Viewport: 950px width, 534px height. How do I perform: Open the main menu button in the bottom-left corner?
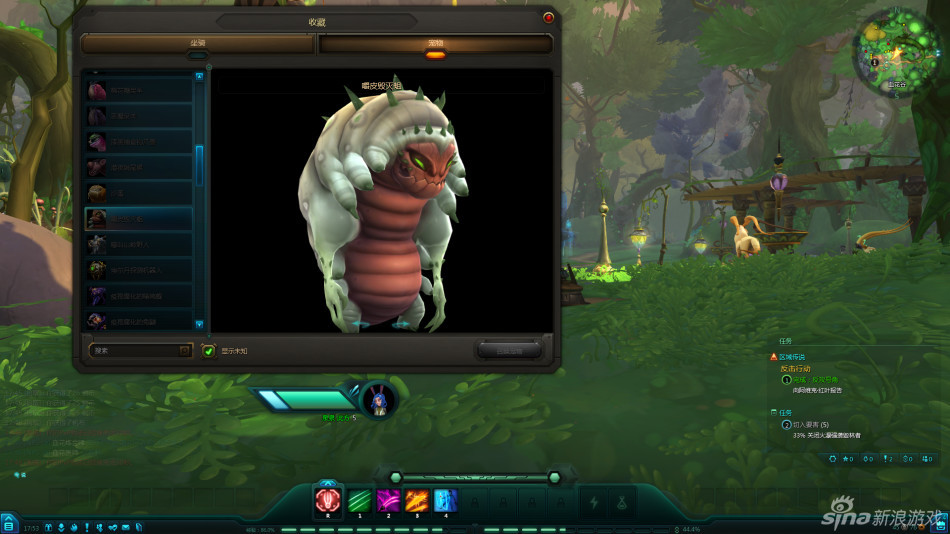pos(9,524)
